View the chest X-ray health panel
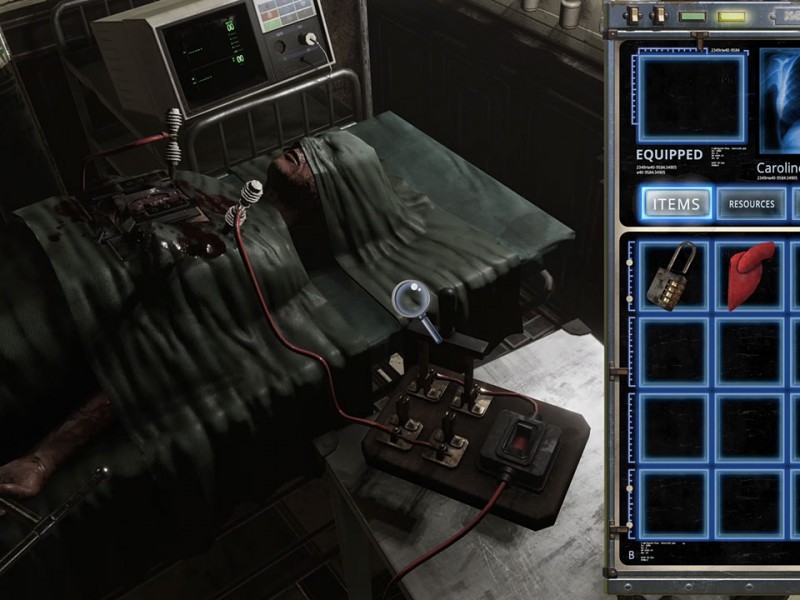Viewport: 800px width, 600px height. point(780,97)
